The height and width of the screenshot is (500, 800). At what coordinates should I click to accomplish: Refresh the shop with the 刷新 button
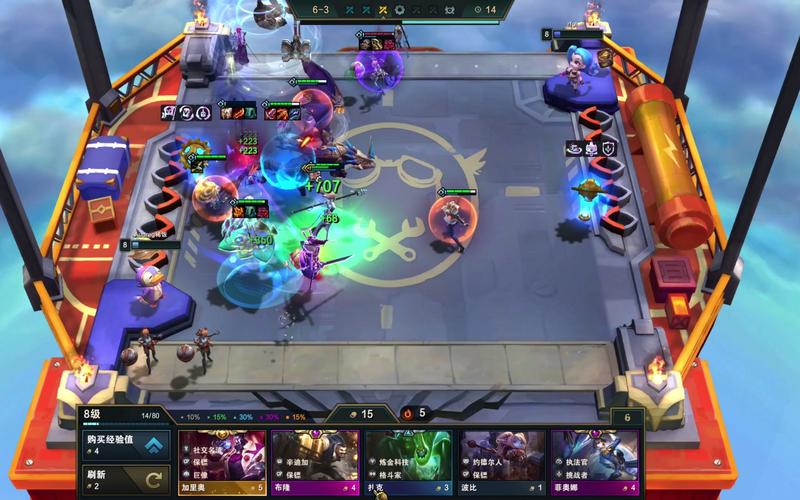coord(125,478)
